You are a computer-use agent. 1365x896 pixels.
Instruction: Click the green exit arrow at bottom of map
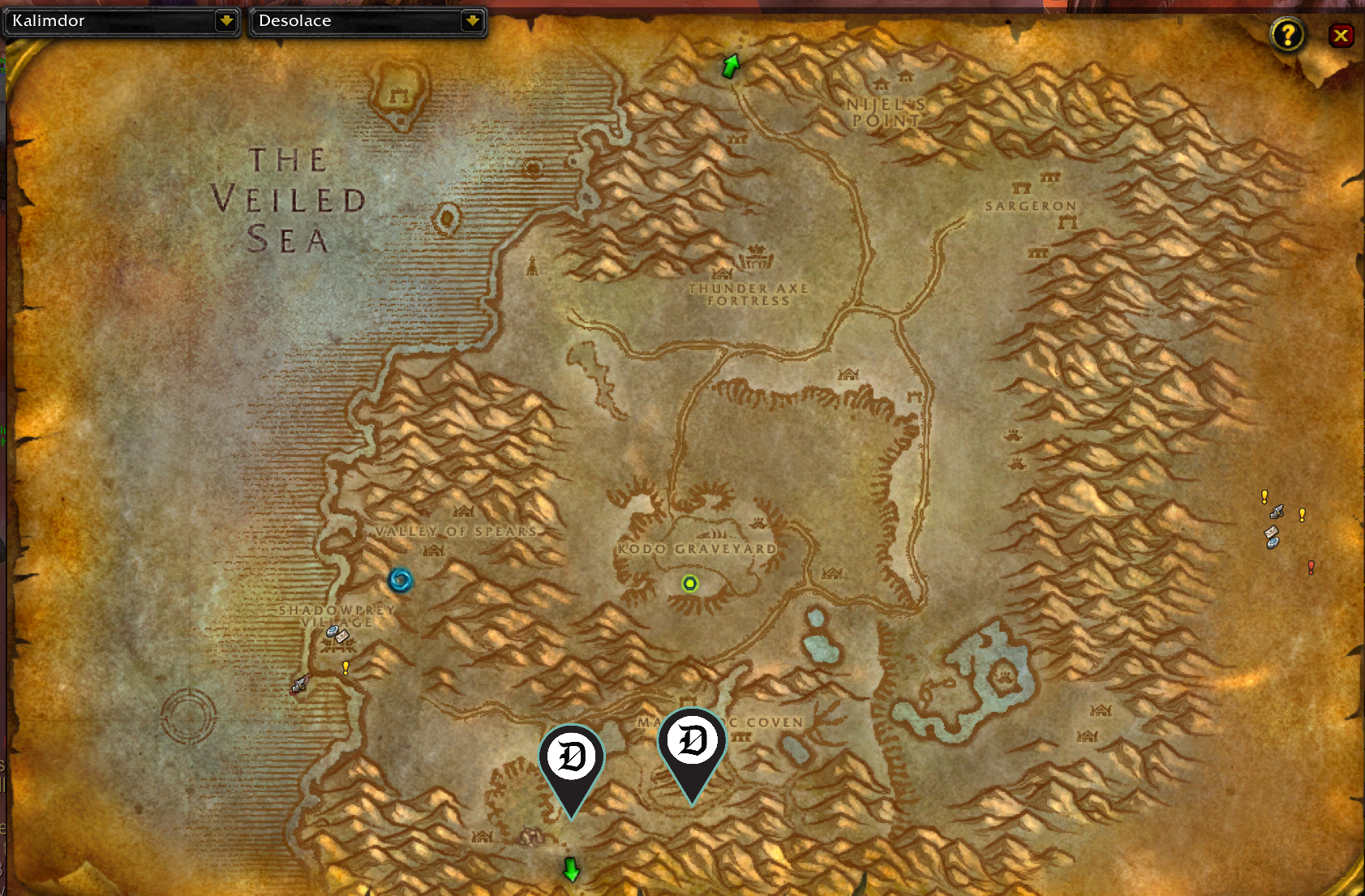click(x=570, y=870)
